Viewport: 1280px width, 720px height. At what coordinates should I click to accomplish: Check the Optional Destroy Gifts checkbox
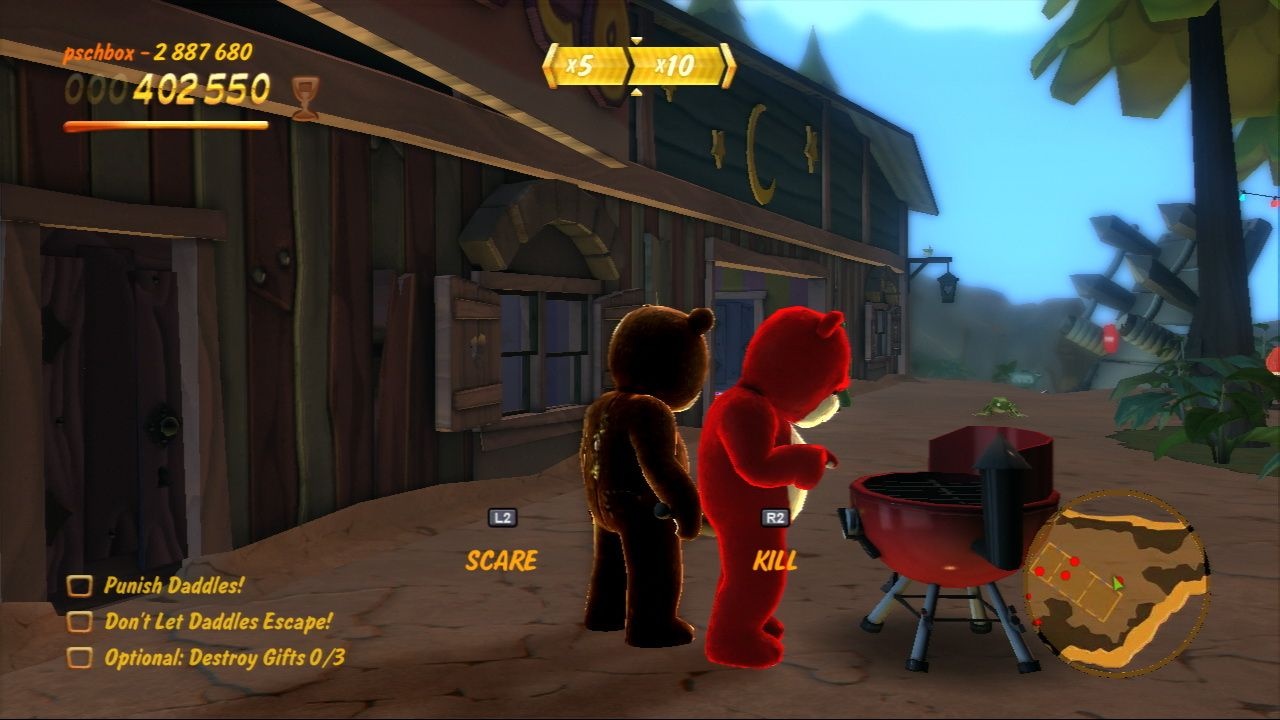pos(80,656)
